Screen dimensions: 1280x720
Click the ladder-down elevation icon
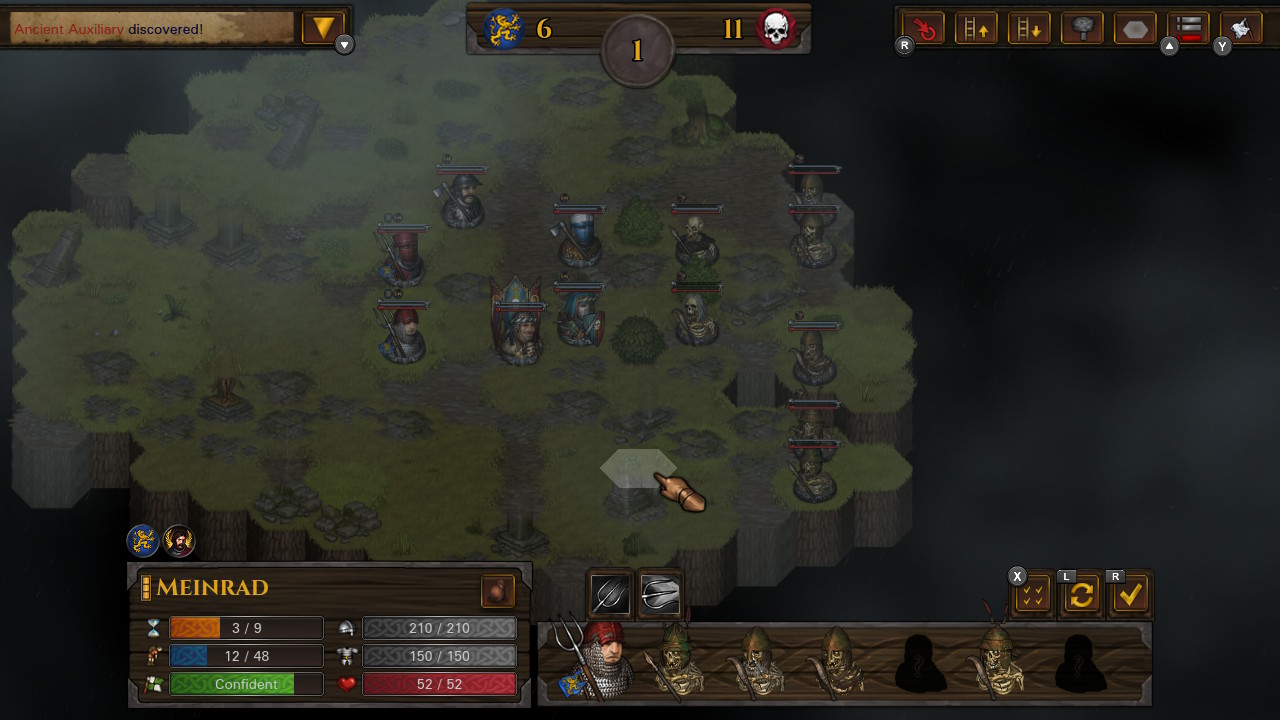point(1029,27)
